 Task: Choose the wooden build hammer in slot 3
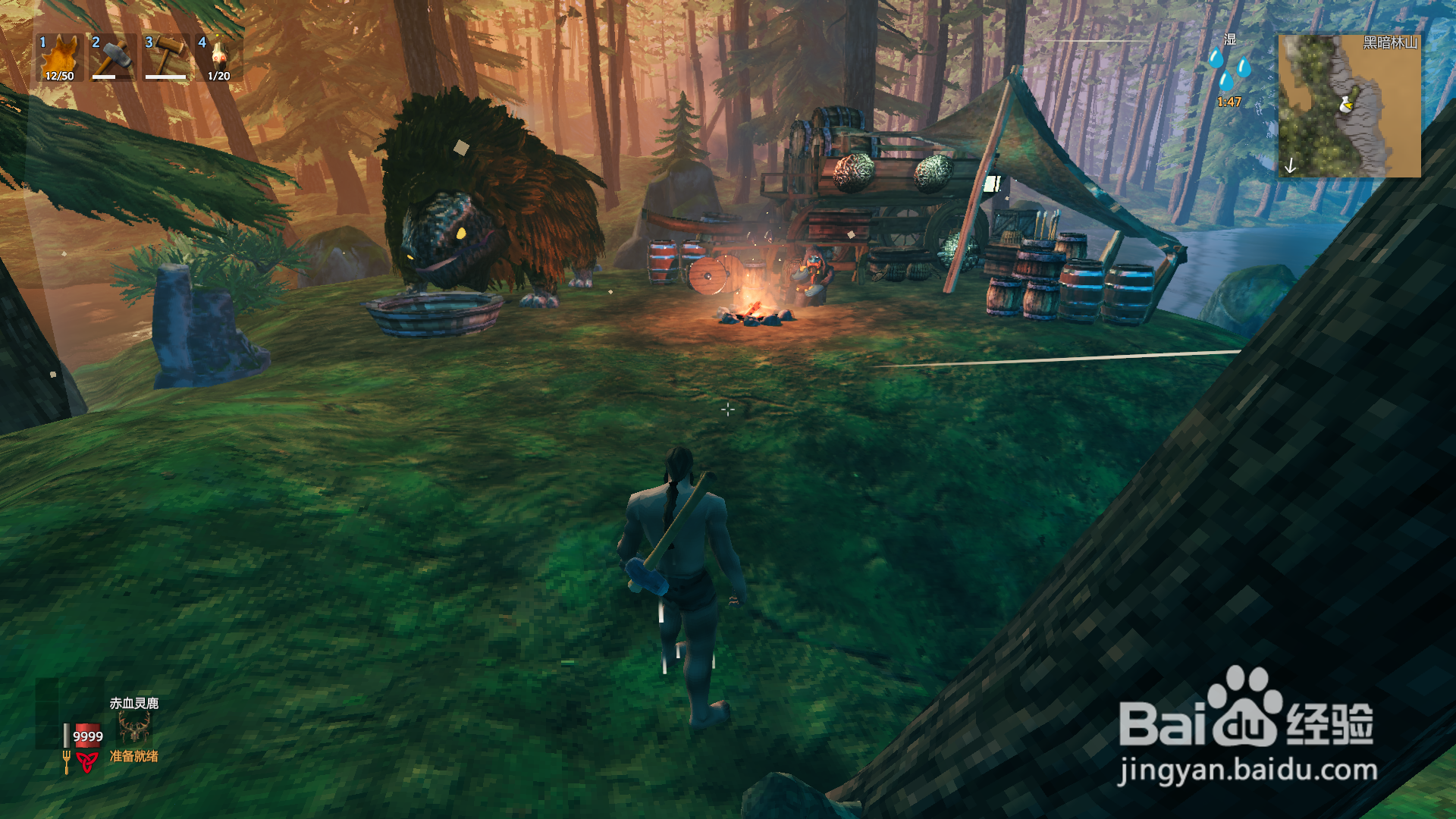tap(166, 58)
